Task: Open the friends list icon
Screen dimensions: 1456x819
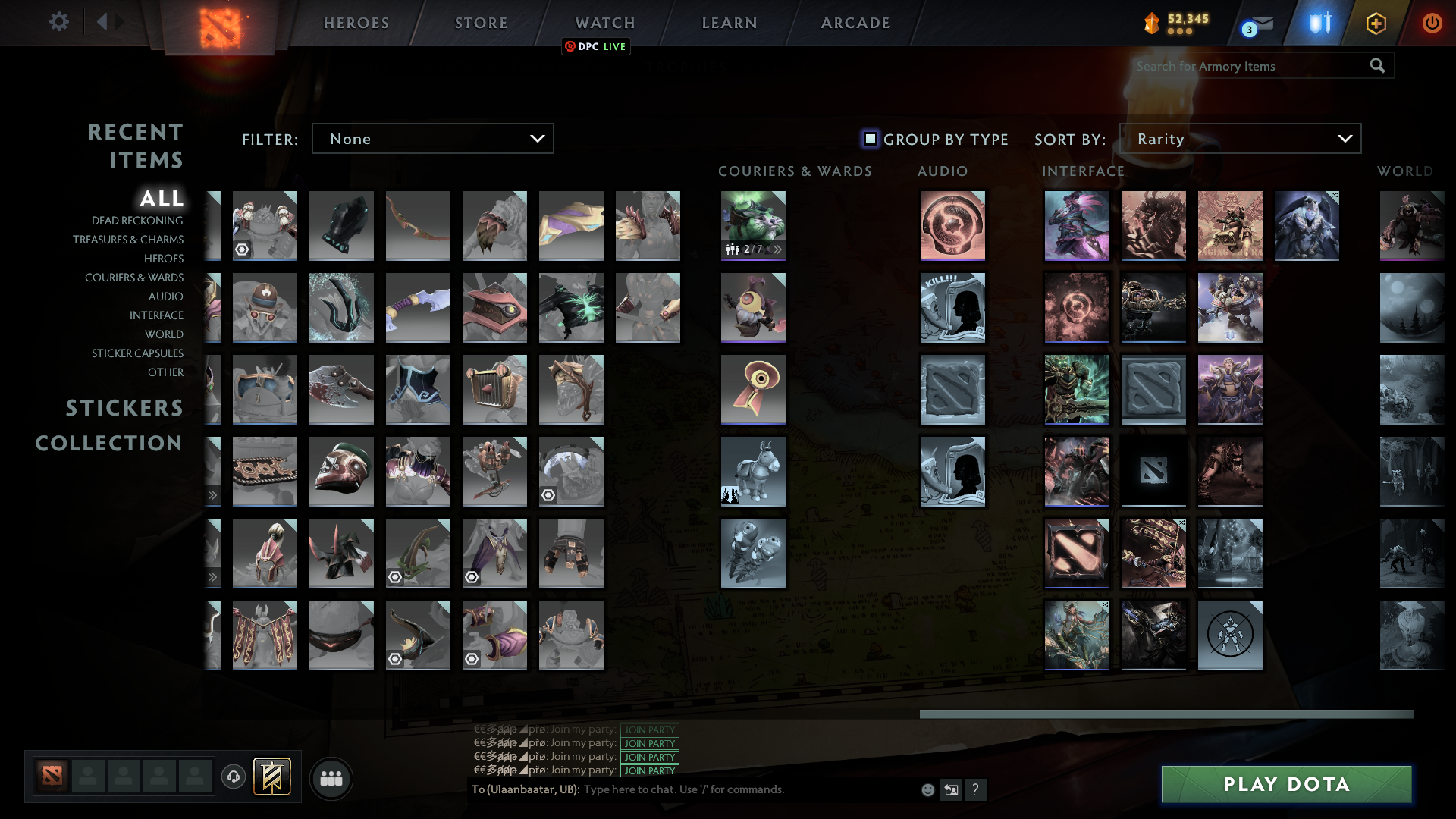Action: (x=331, y=778)
